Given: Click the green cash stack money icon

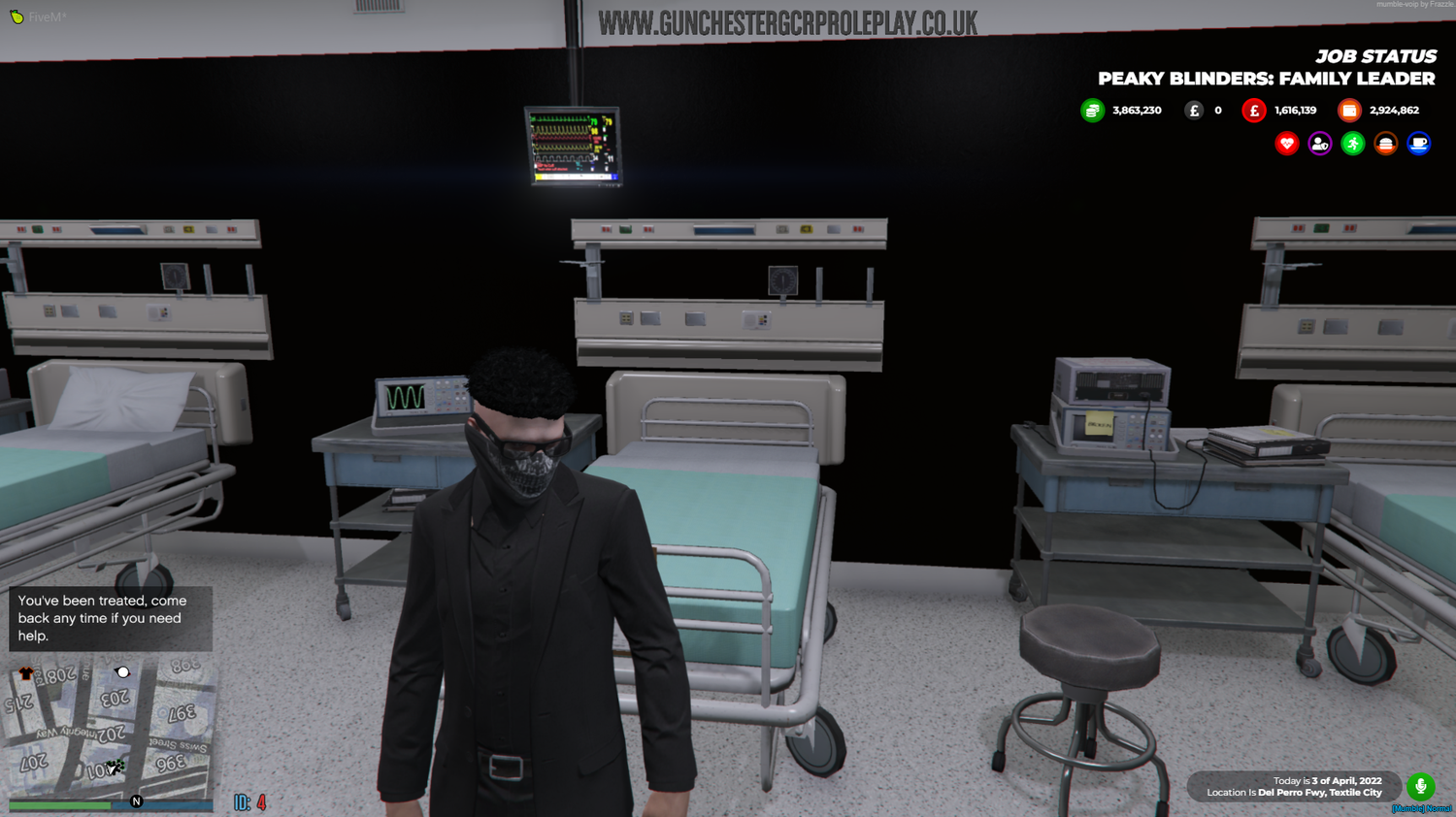Looking at the screenshot, I should [x=1092, y=110].
